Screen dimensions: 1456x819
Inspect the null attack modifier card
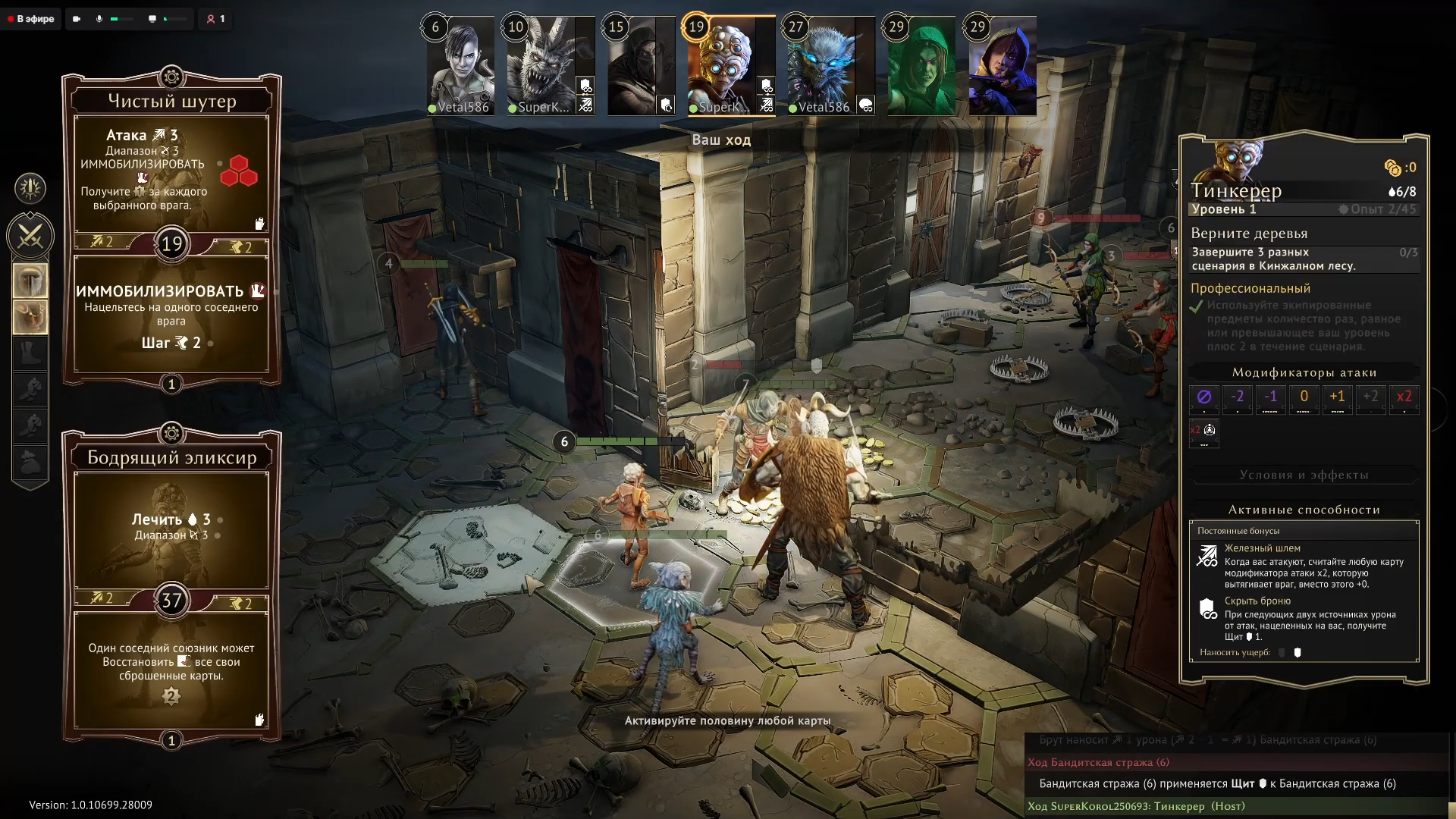tap(1204, 397)
